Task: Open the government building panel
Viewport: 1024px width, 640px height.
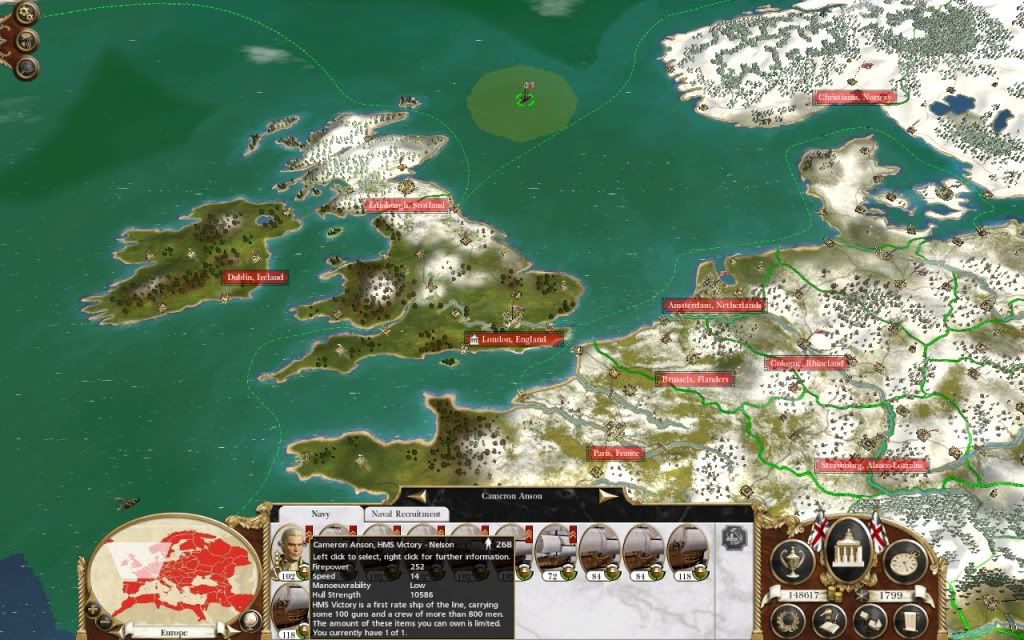Action: pos(848,548)
